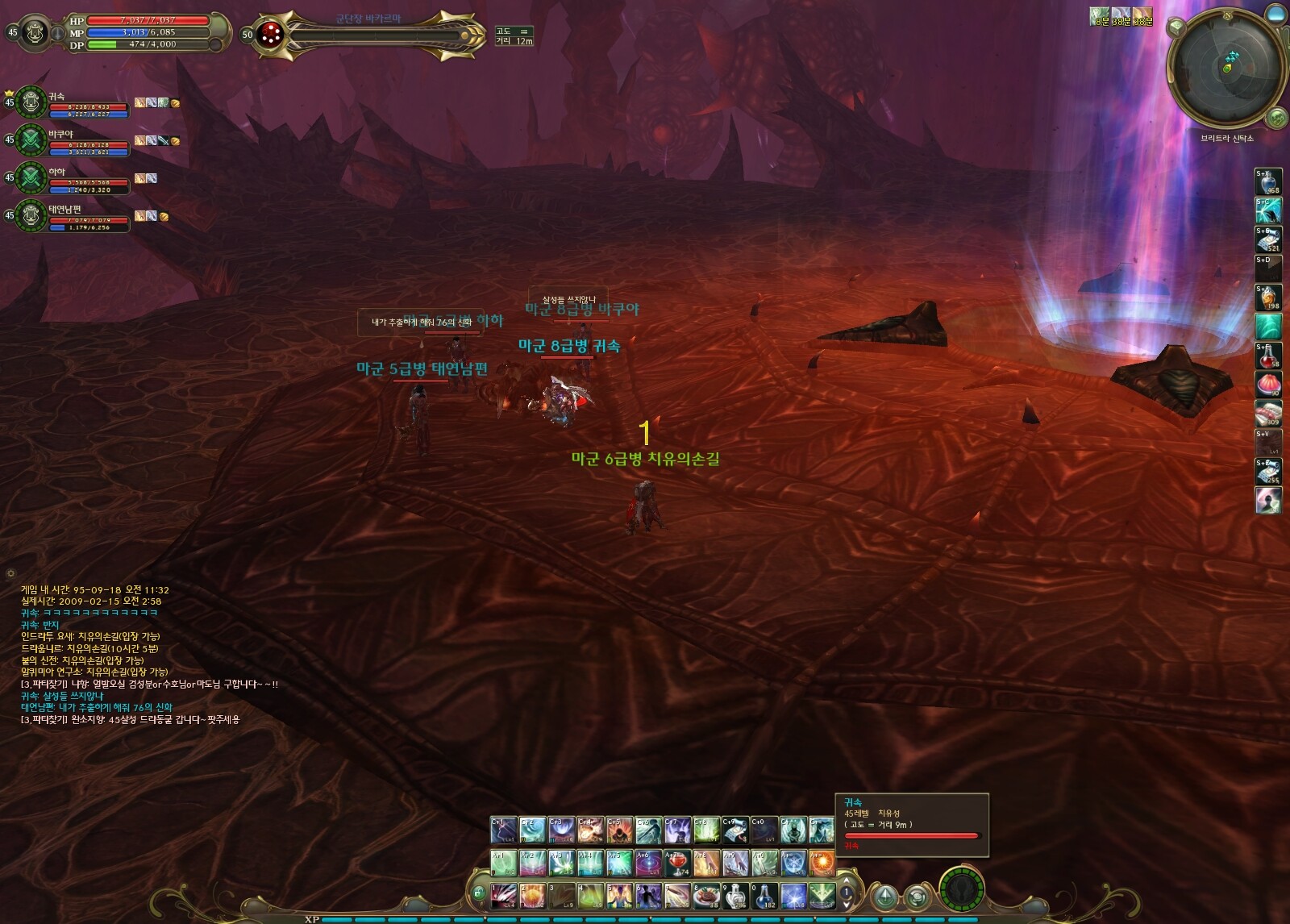The width and height of the screenshot is (1290, 924).
Task: Use the red wine glass item slot
Action: pyautogui.click(x=677, y=864)
